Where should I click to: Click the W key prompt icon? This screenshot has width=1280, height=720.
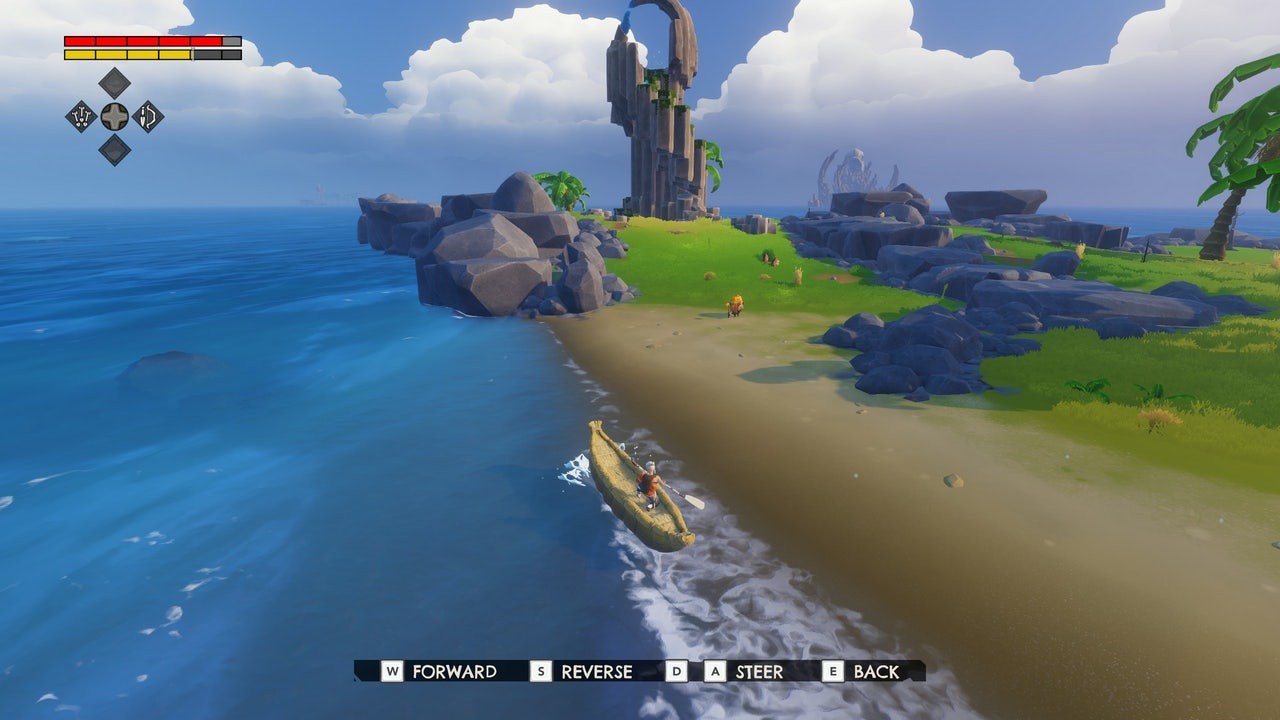pyautogui.click(x=390, y=672)
